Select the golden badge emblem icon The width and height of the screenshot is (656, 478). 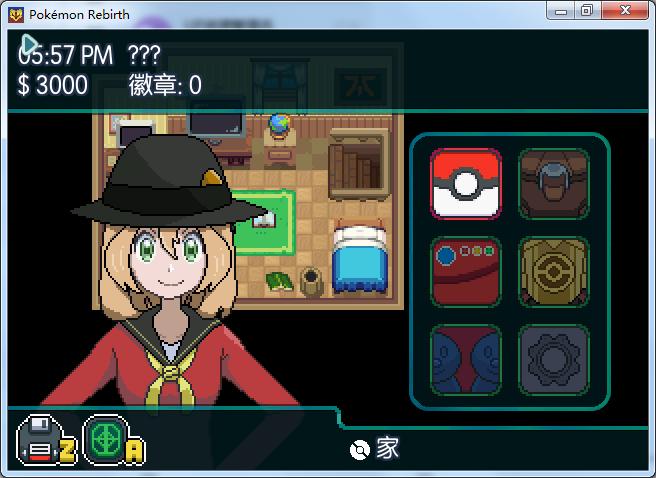(553, 271)
